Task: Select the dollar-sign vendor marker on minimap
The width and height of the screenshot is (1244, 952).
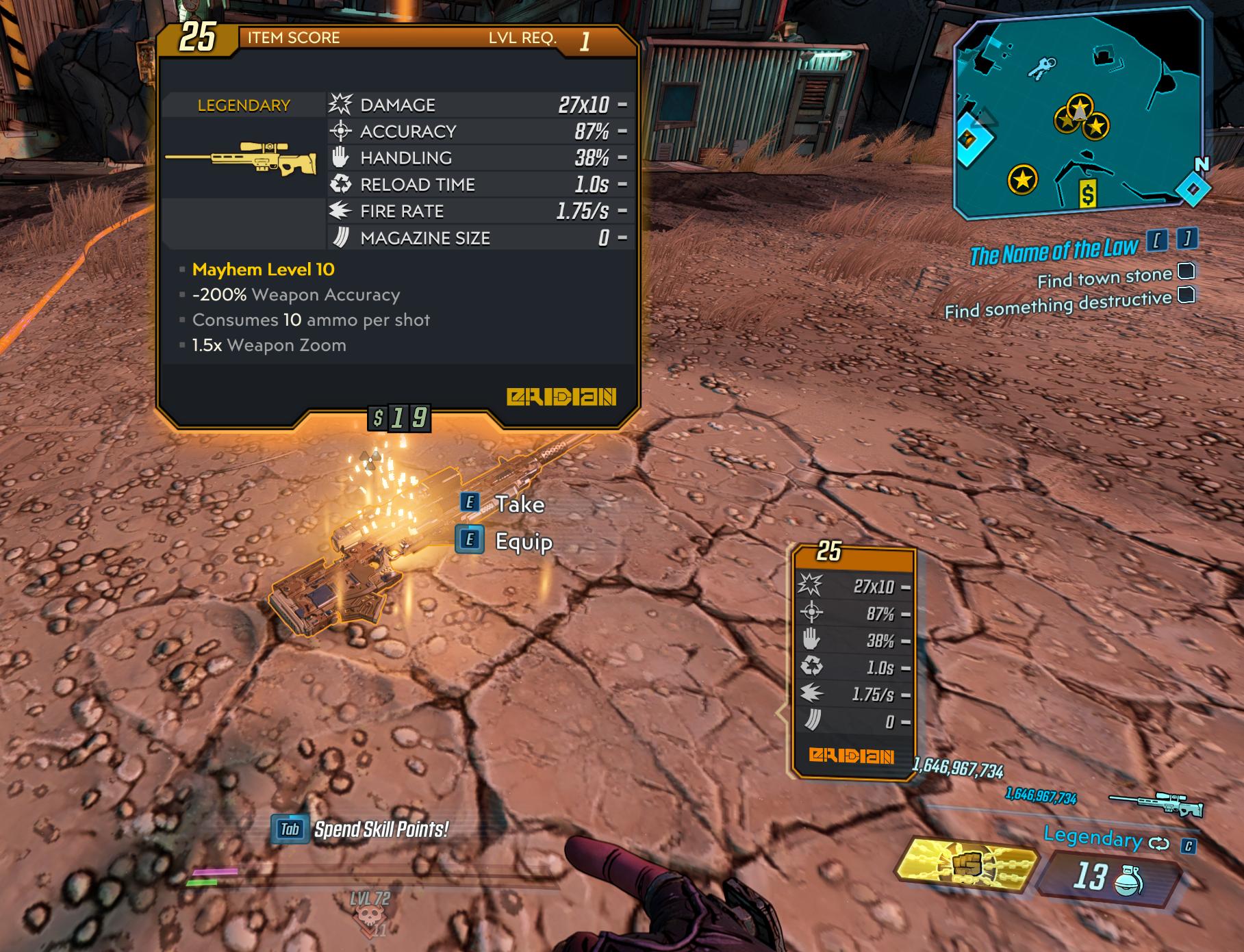Action: (x=1087, y=194)
